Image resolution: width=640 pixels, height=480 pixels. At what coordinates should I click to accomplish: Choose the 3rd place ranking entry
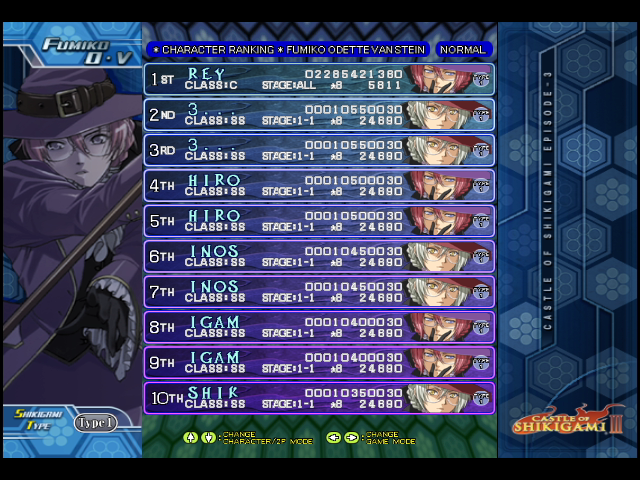click(x=319, y=150)
